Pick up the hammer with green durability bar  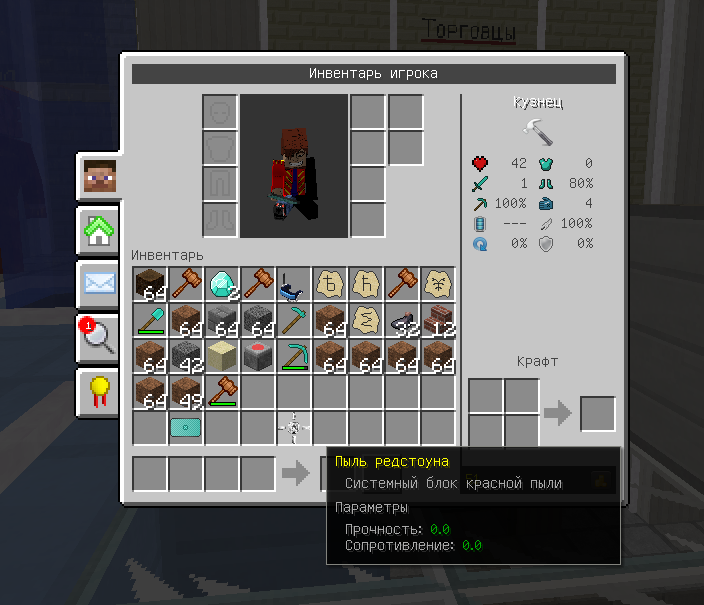click(x=222, y=392)
